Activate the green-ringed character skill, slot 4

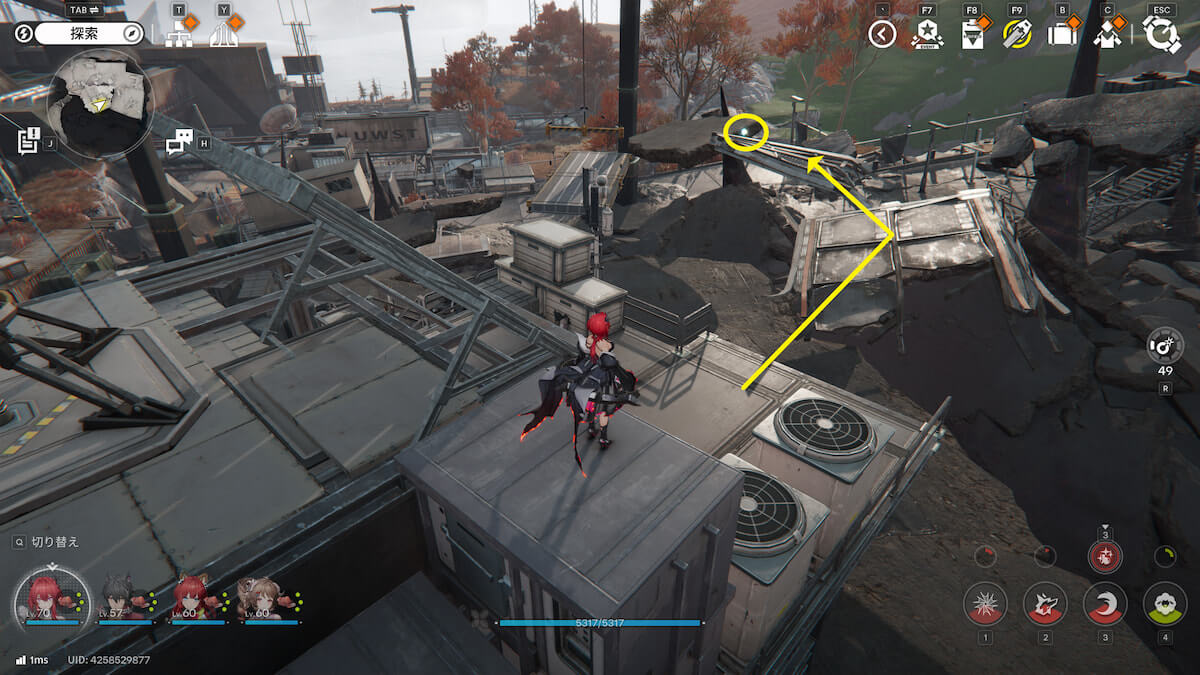[1164, 604]
